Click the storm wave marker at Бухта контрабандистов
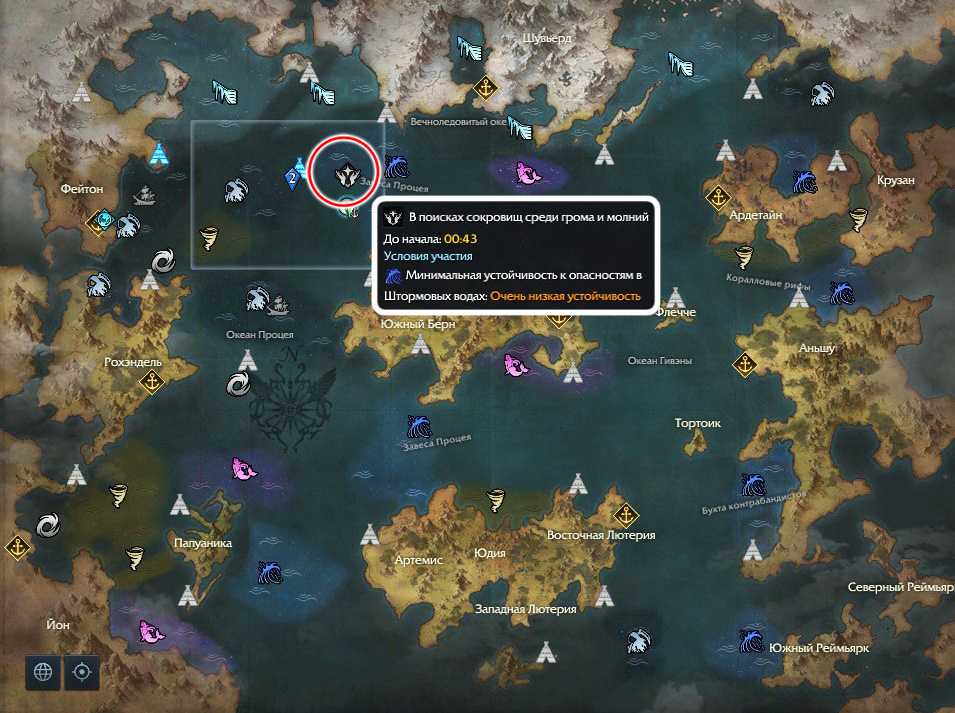 [x=752, y=486]
